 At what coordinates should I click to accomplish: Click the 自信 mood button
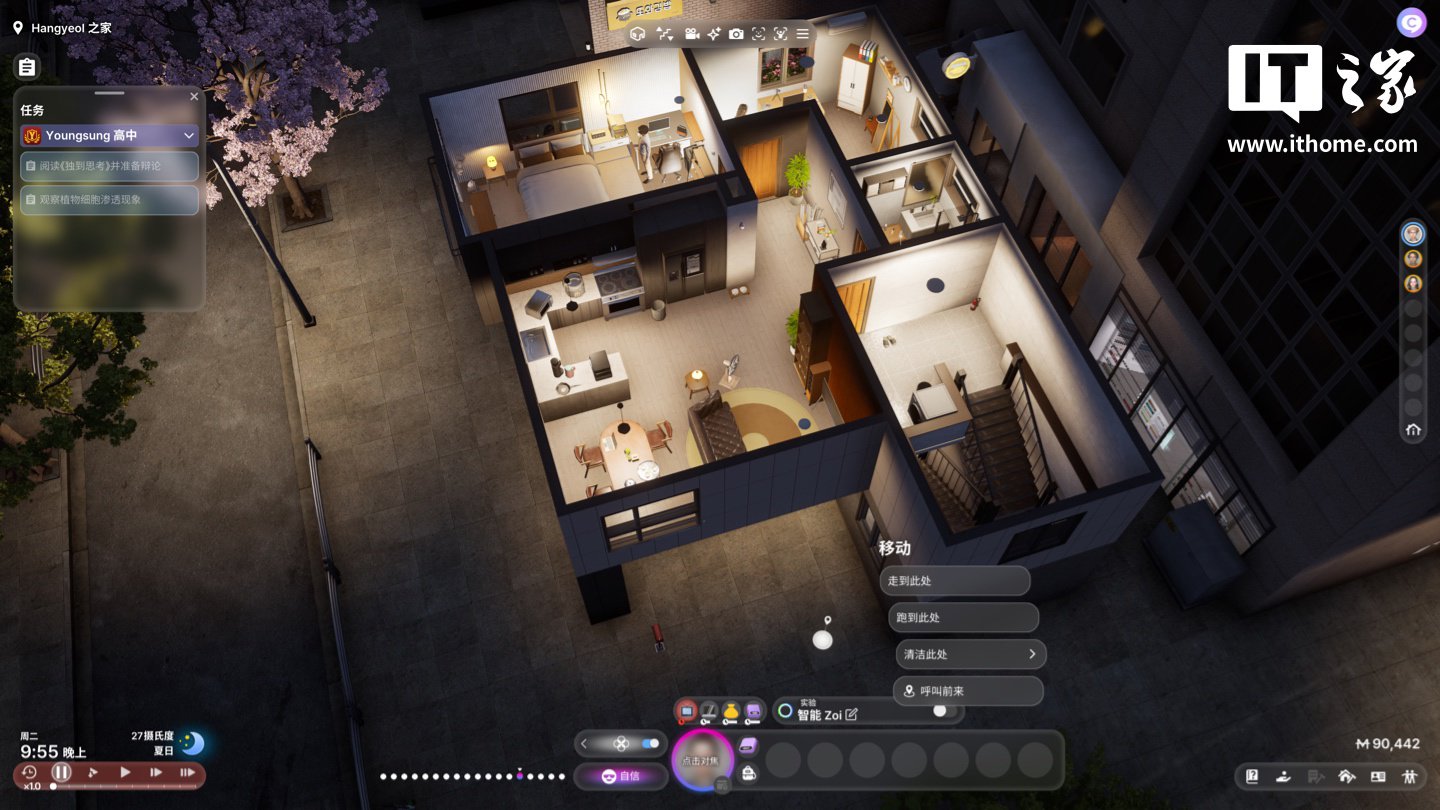tap(620, 776)
